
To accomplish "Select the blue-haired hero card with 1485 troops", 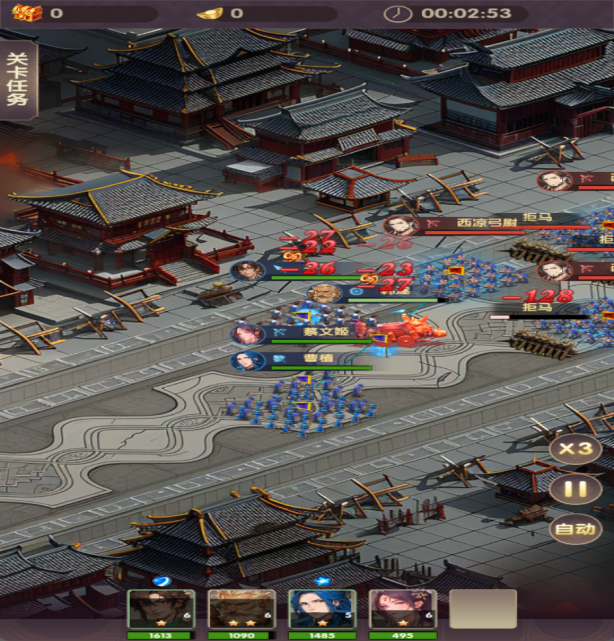I will [322, 609].
